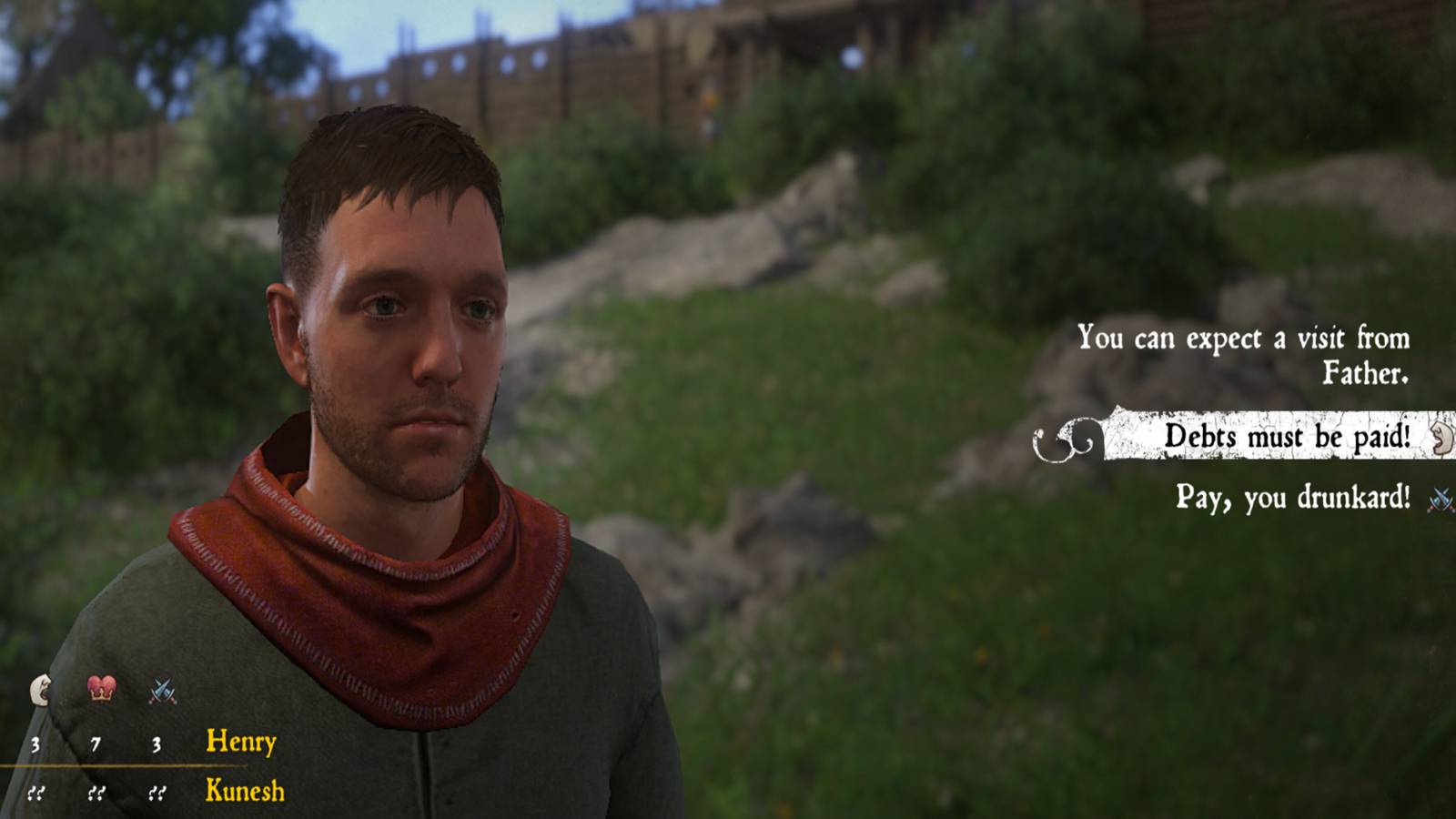
Task: Click Kunesh's hidden speech stat question marks
Action: 36,792
